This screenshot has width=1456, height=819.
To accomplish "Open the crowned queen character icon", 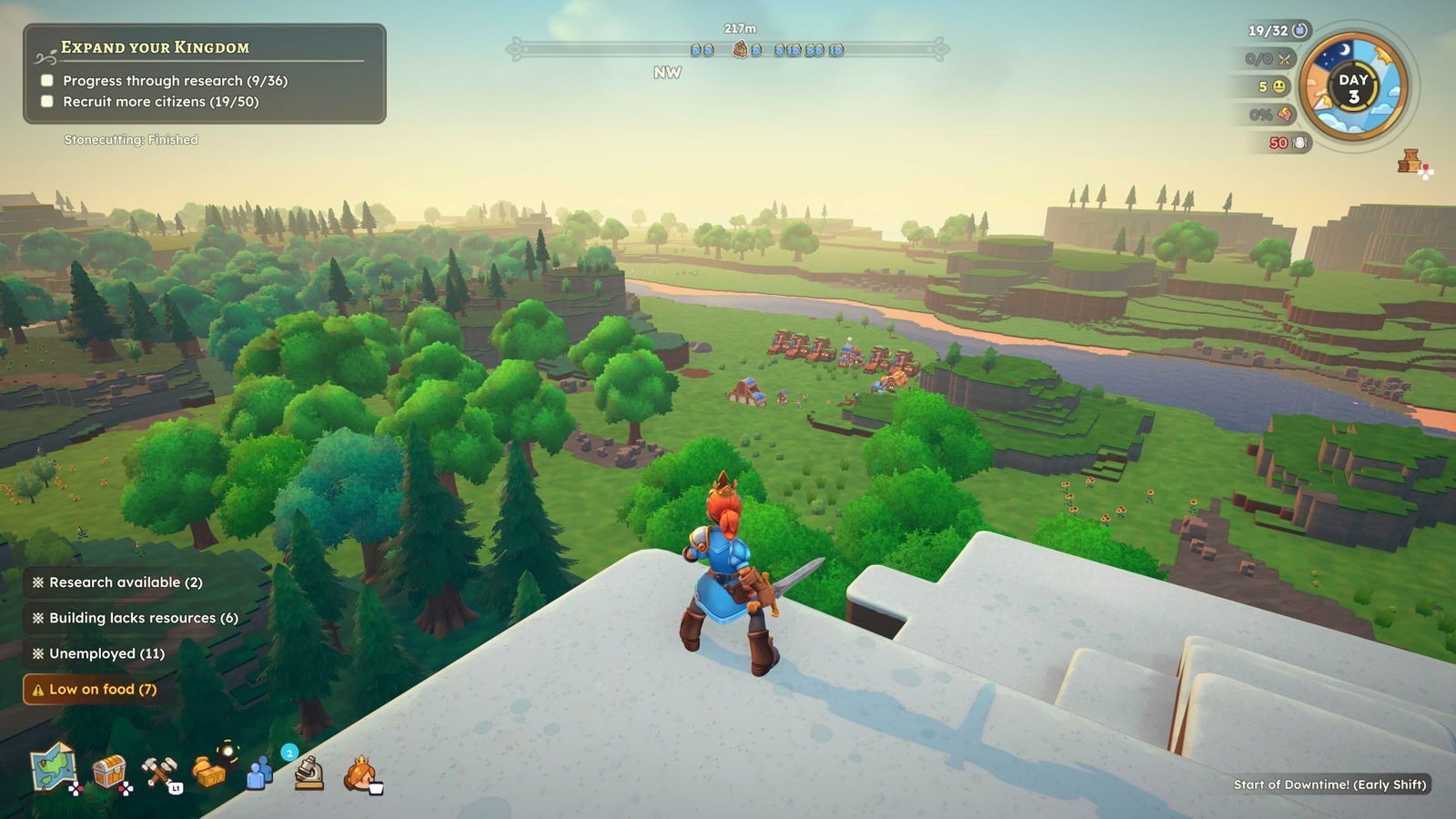I will coord(360,774).
